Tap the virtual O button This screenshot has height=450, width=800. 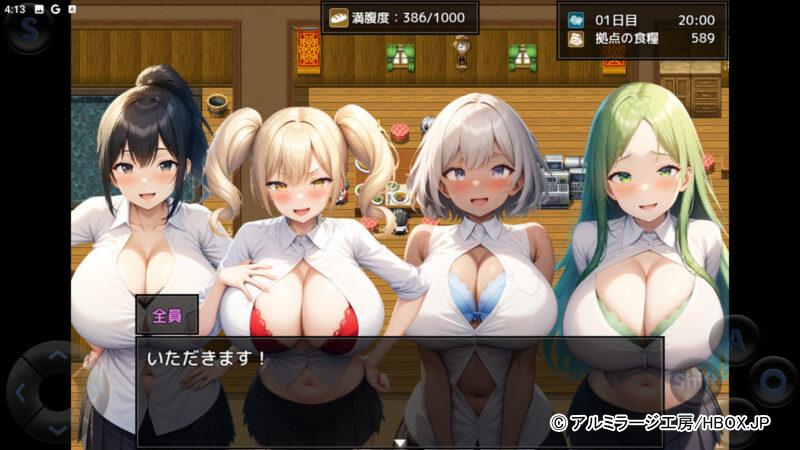pyautogui.click(x=773, y=381)
